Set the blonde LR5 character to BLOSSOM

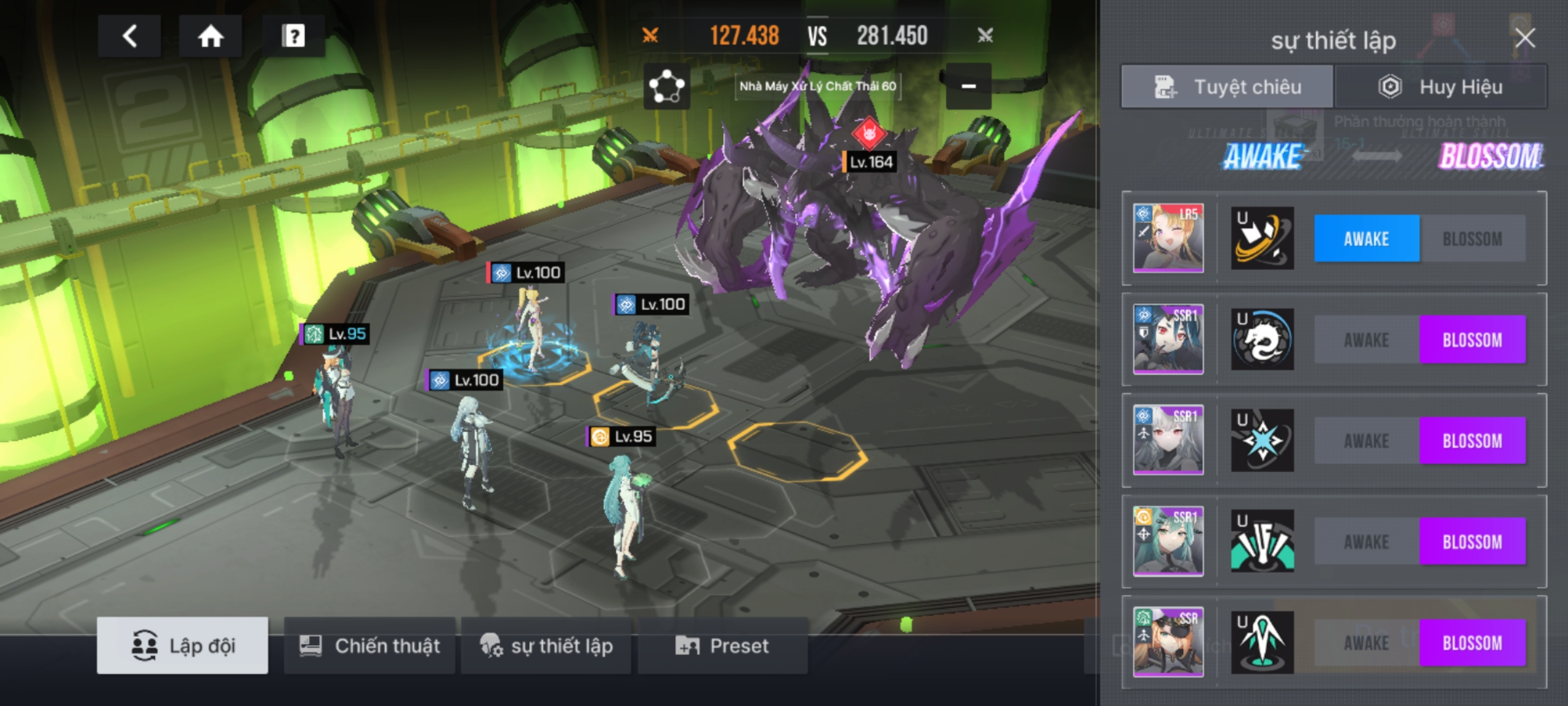1472,239
